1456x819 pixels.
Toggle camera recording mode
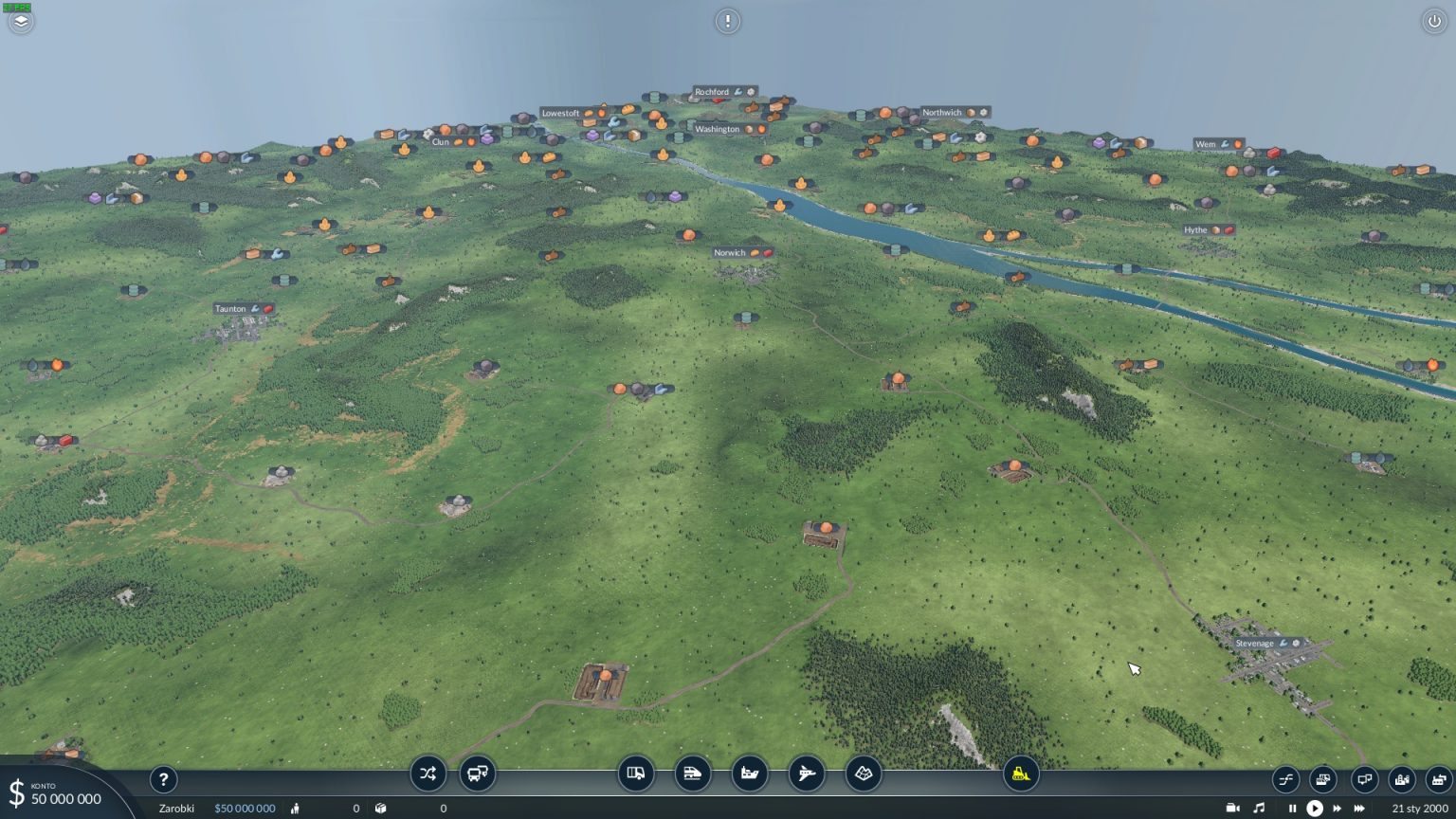click(1233, 809)
